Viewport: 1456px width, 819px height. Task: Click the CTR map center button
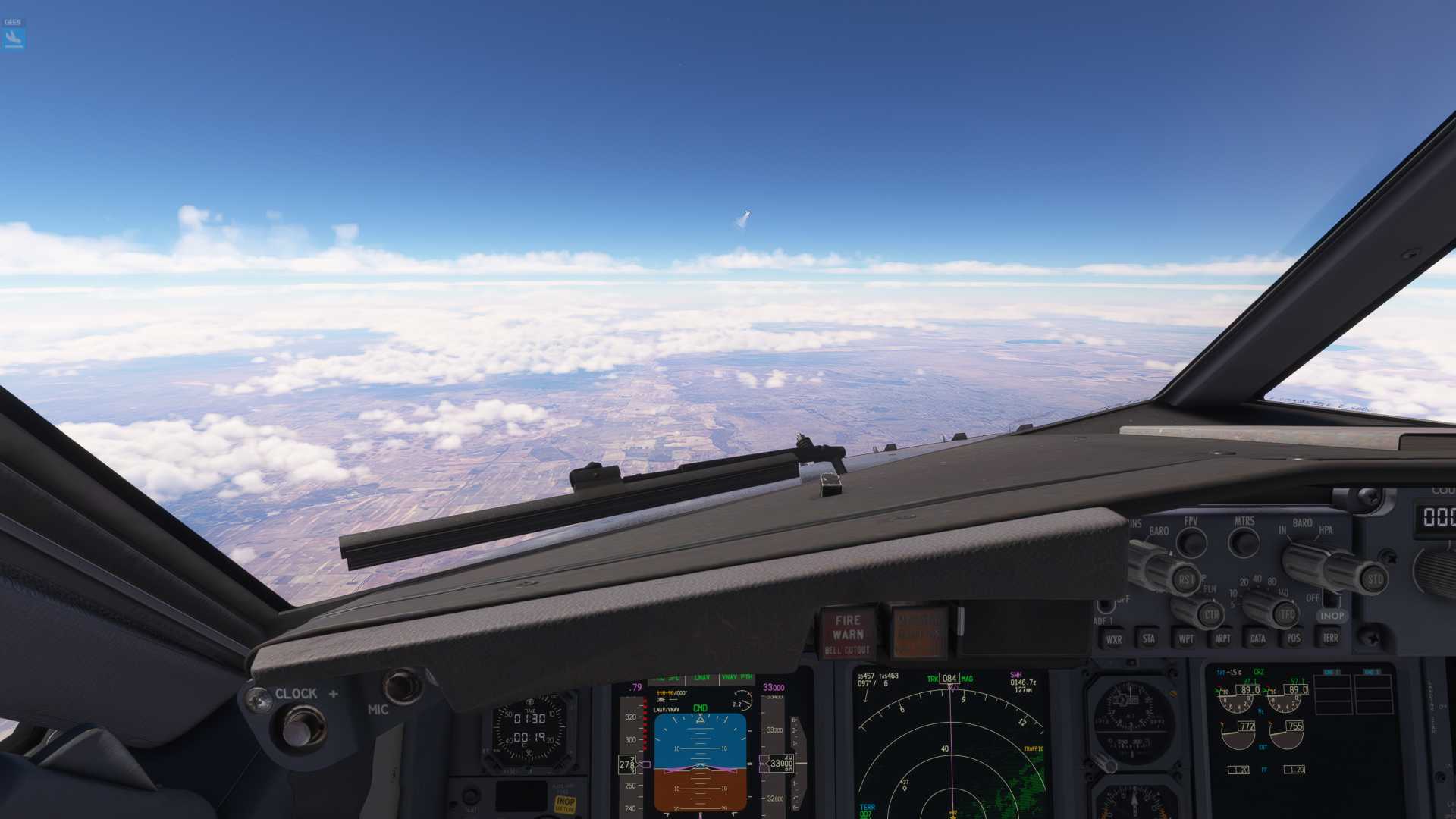(x=1211, y=614)
